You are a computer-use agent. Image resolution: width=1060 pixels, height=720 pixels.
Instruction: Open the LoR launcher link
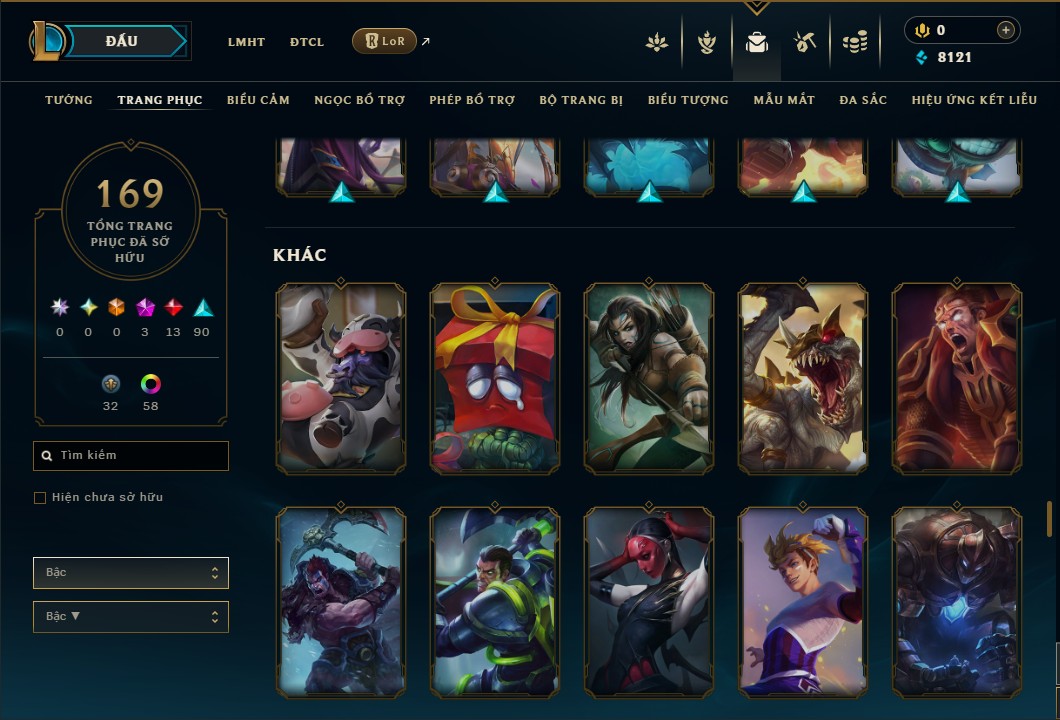(385, 41)
